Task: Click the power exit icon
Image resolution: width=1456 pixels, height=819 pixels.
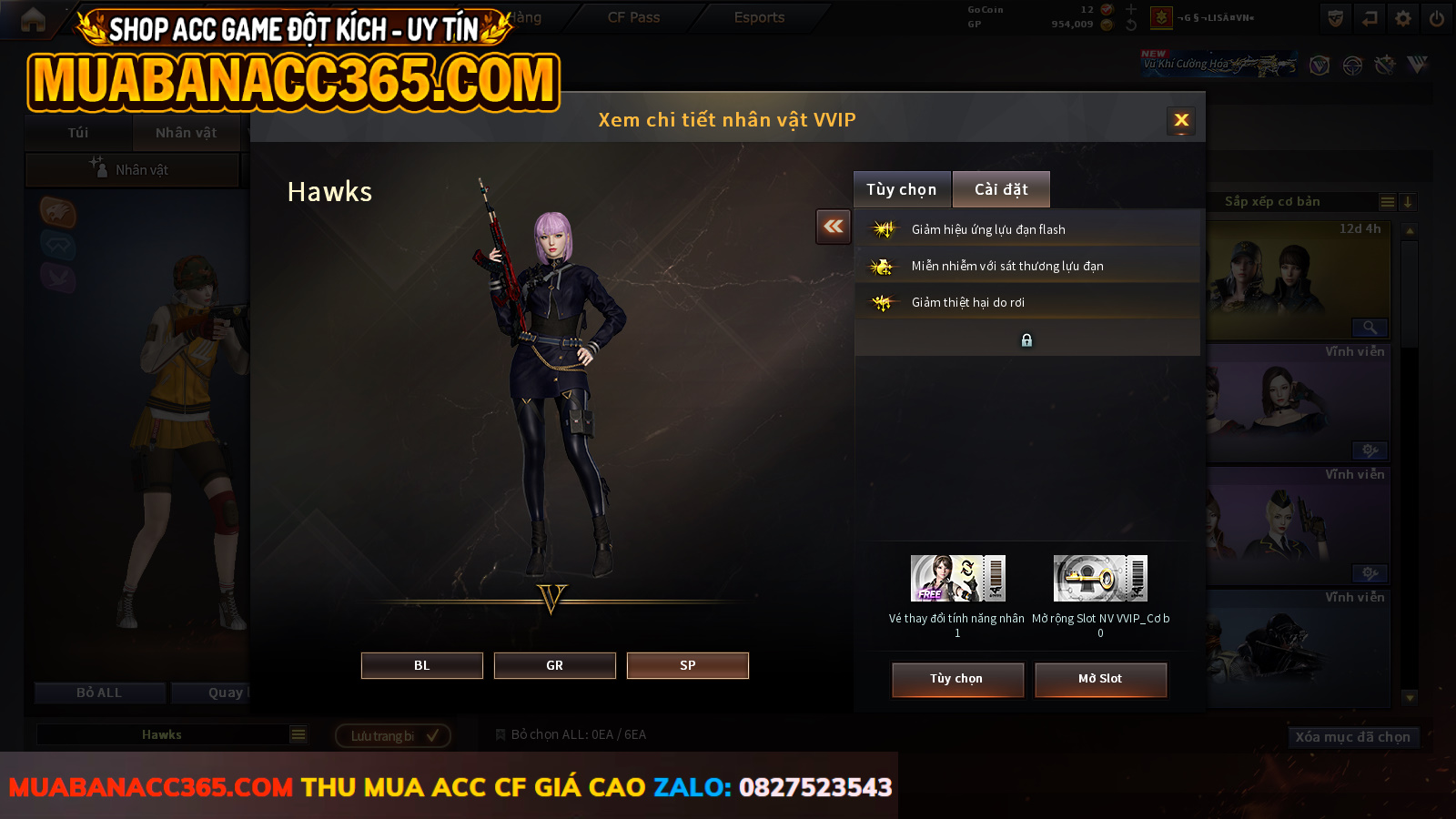Action: click(x=1437, y=18)
